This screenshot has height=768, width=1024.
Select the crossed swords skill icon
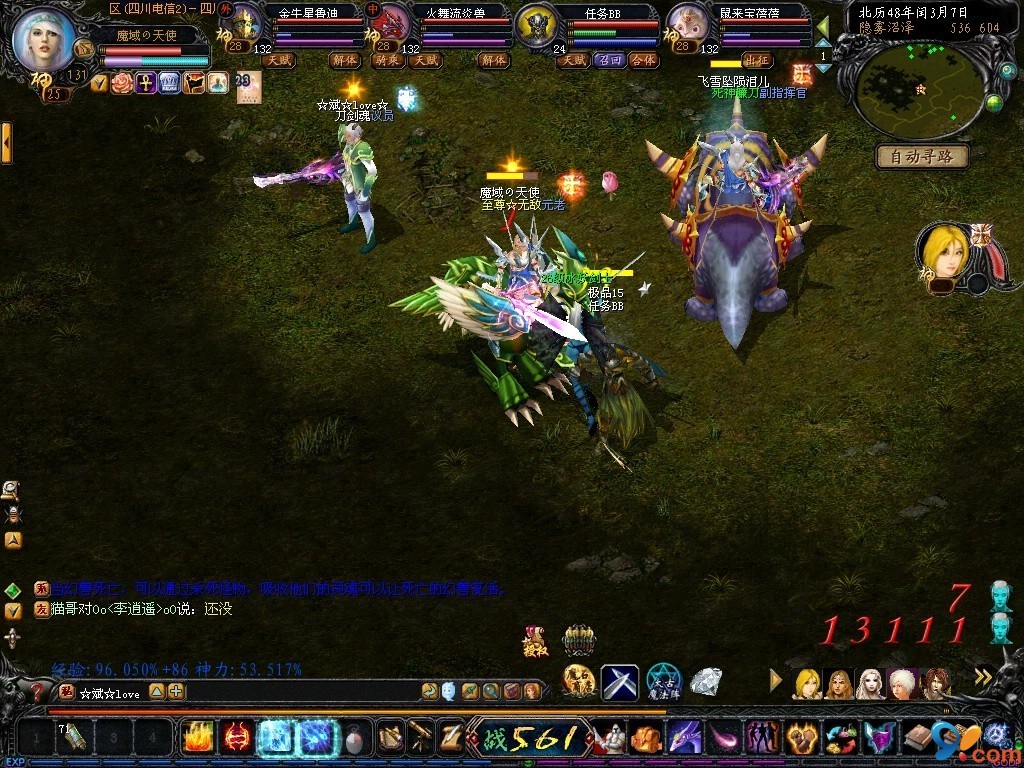click(x=619, y=683)
